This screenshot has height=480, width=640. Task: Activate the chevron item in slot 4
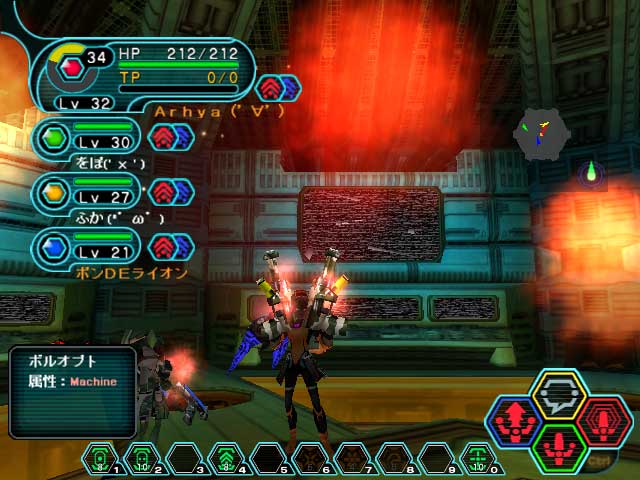tap(227, 460)
